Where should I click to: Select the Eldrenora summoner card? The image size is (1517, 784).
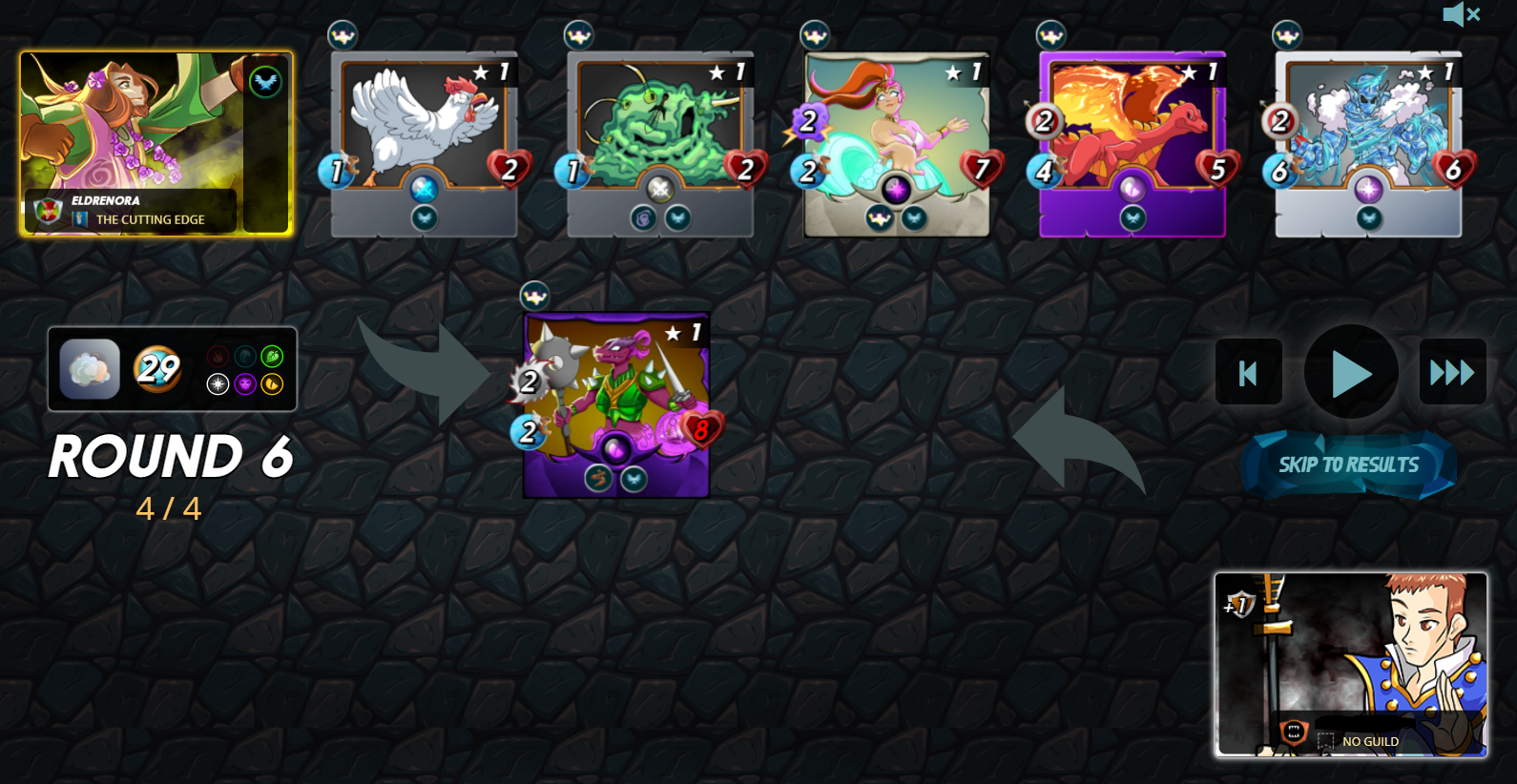coord(156,143)
